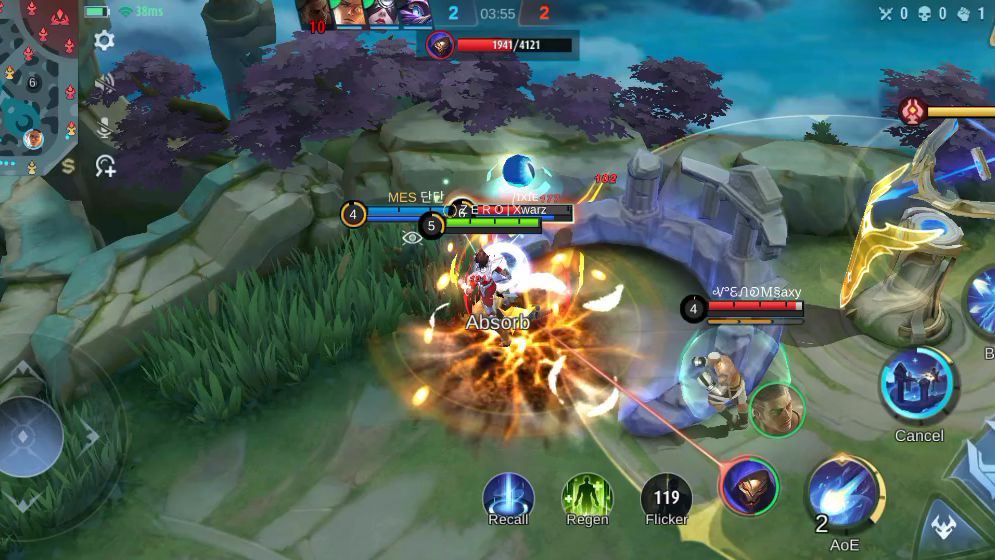This screenshot has width=995, height=560.
Task: Touch the movement joystick pad
Action: pos(32,436)
